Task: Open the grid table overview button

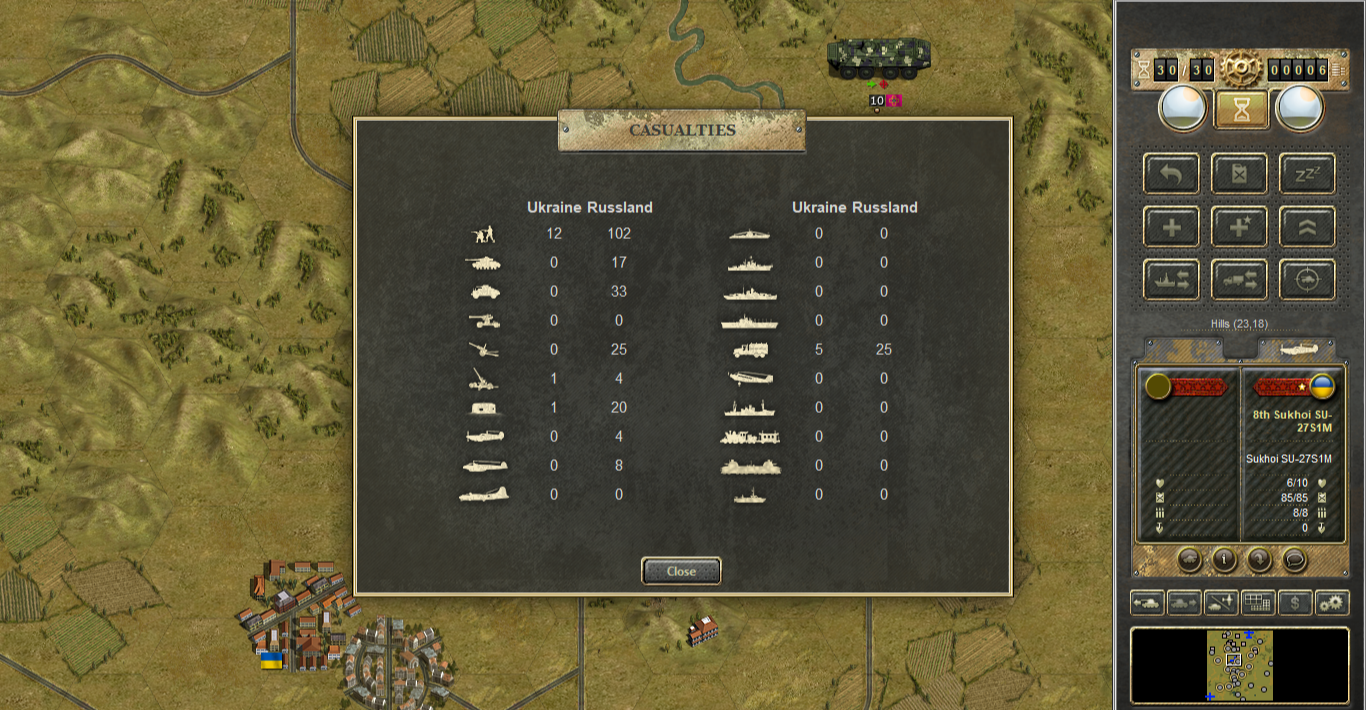Action: point(1258,603)
